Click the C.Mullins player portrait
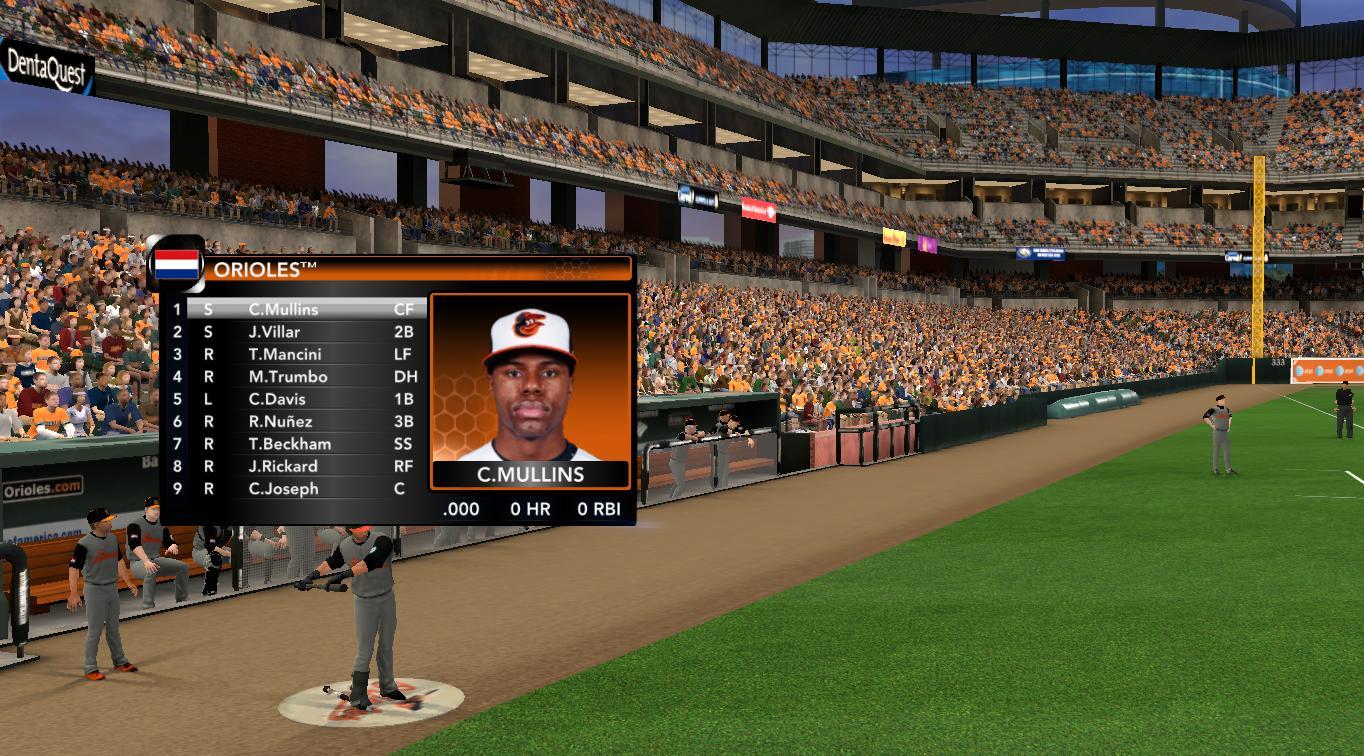Screen dimensions: 1364x756 (530, 380)
